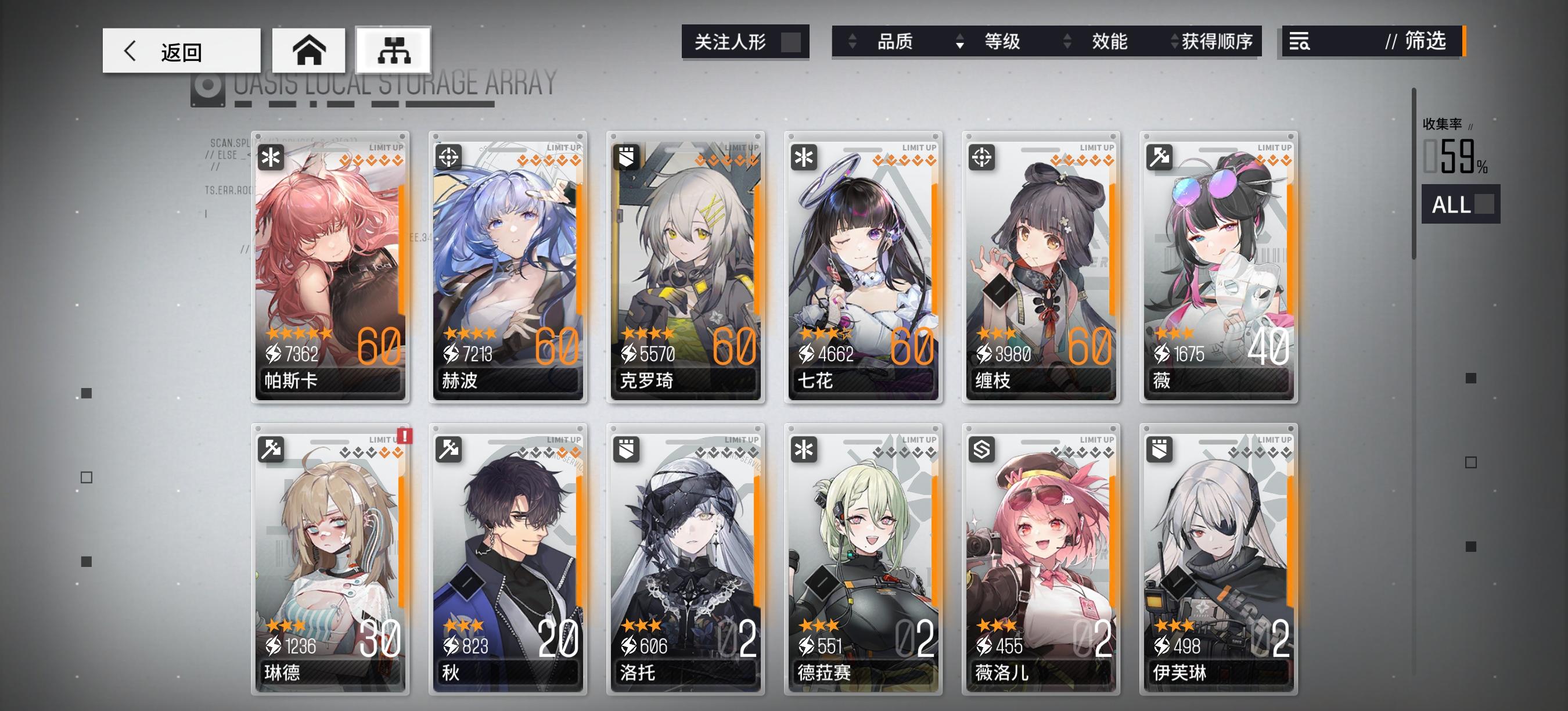Switch to the storage array tab

pyautogui.click(x=393, y=51)
